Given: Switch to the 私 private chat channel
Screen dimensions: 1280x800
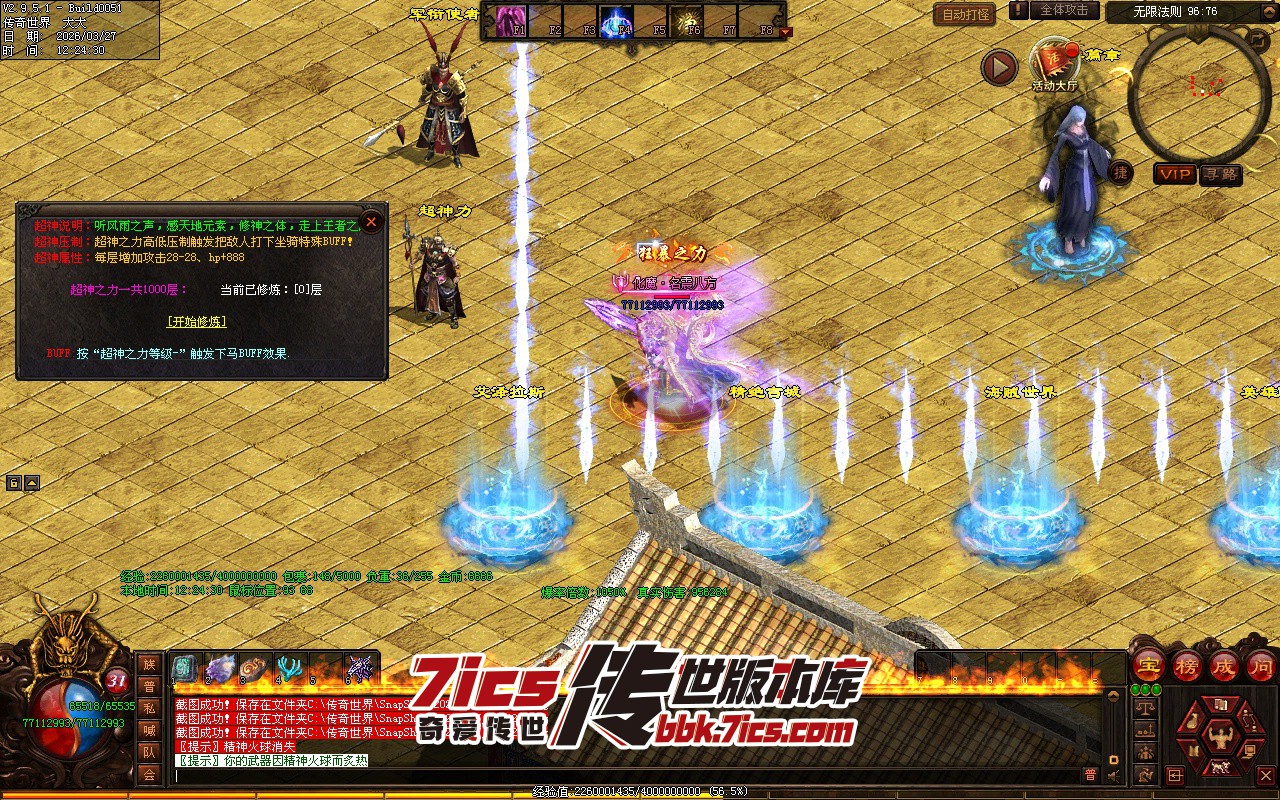Looking at the screenshot, I should [x=149, y=709].
